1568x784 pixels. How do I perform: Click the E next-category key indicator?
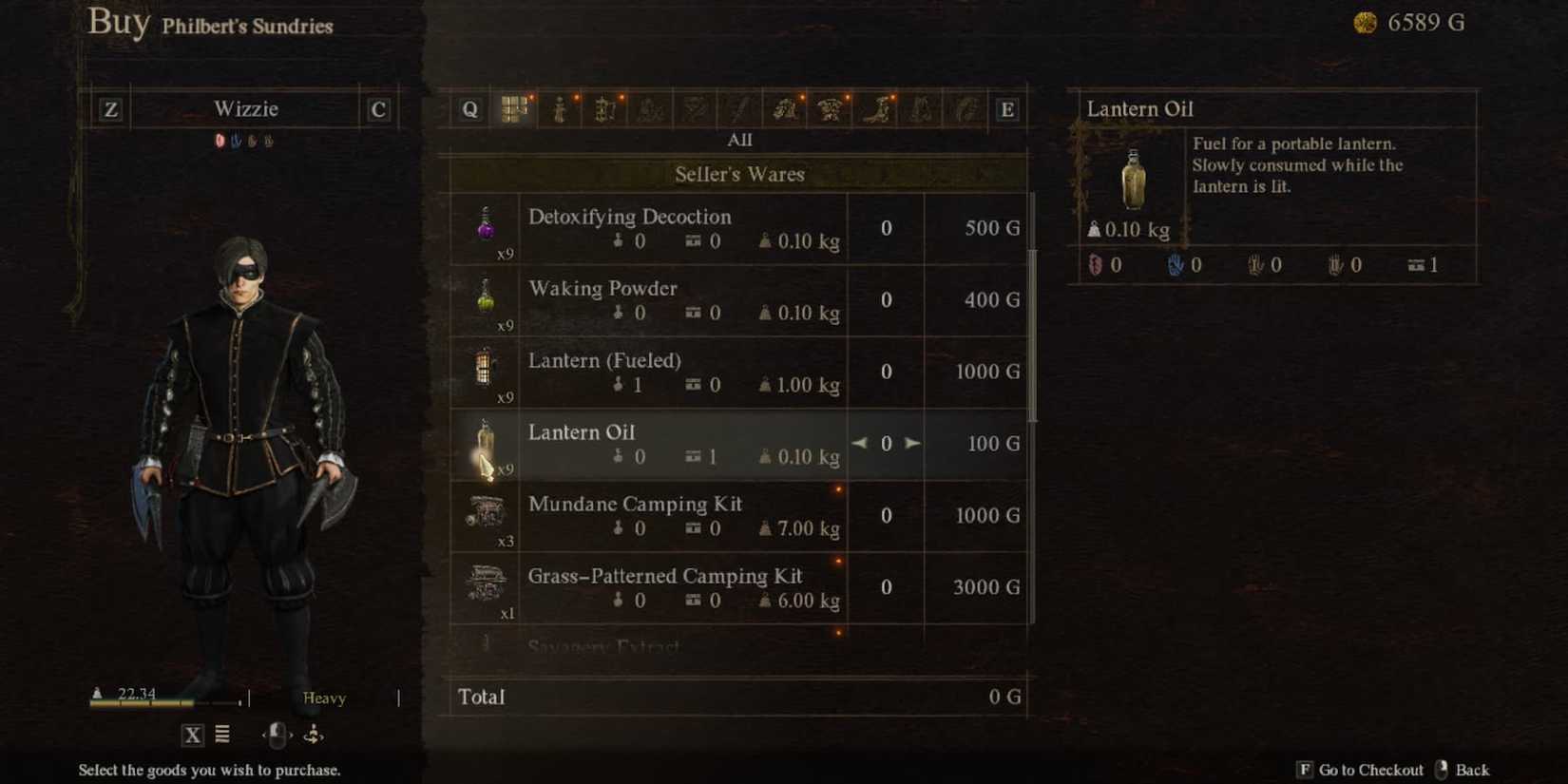pyautogui.click(x=1007, y=108)
